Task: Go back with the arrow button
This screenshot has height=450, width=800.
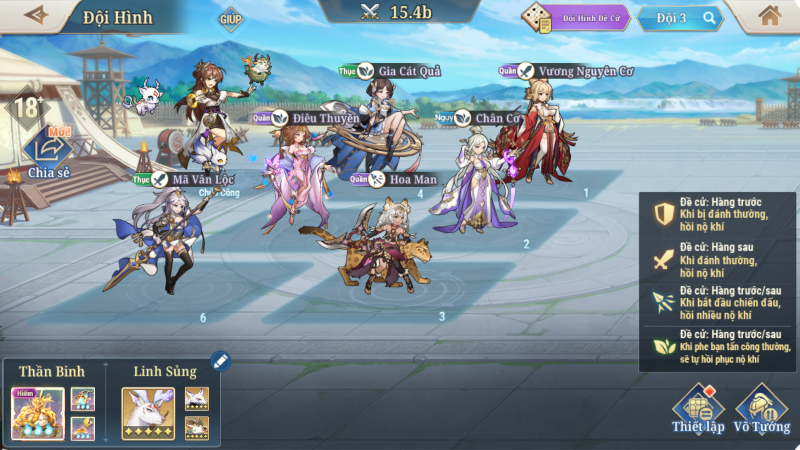Action: point(36,15)
